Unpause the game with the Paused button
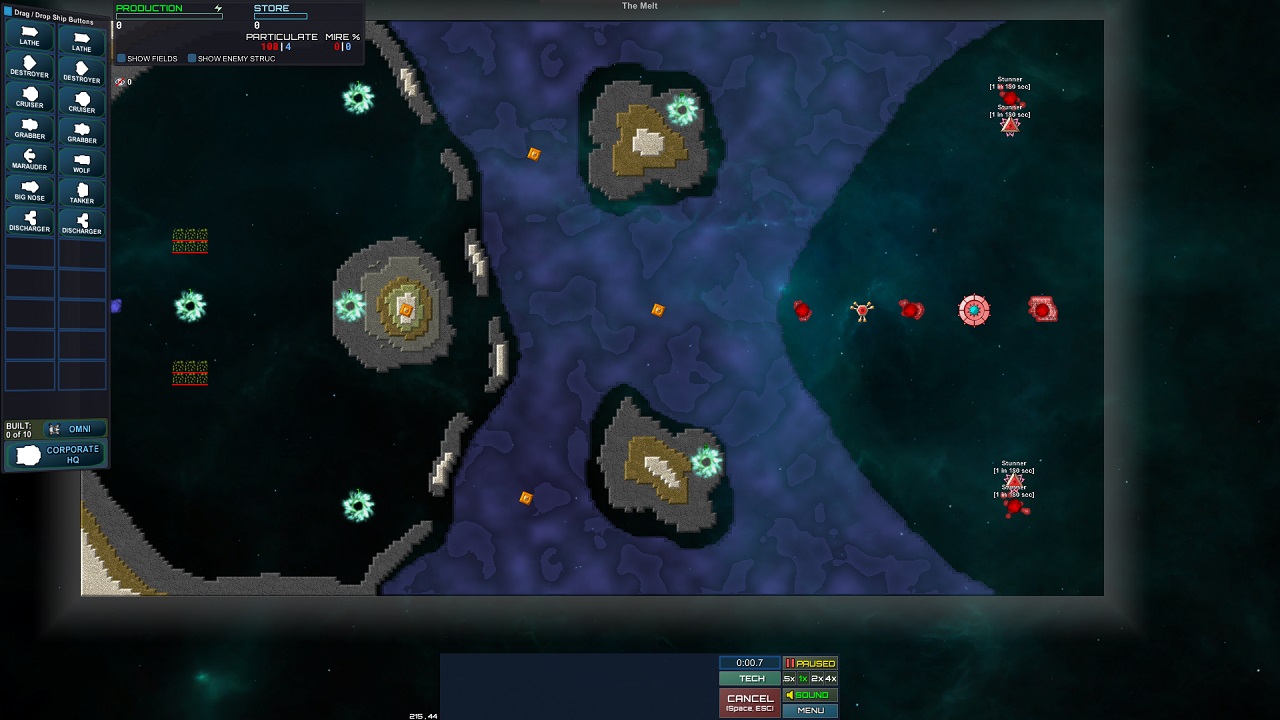The image size is (1280, 720). coord(810,663)
